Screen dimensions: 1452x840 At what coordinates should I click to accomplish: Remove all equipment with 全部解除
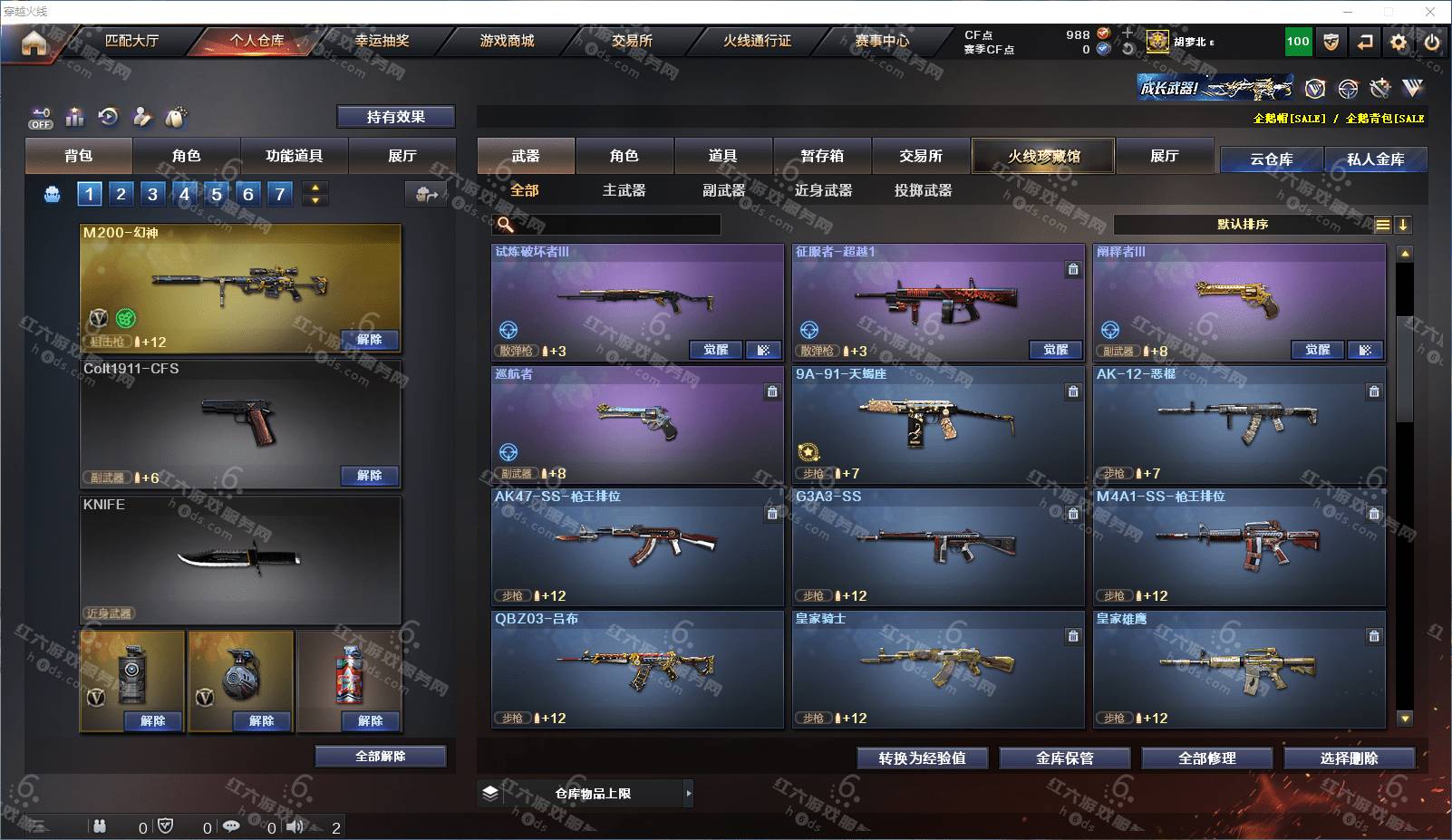(381, 757)
